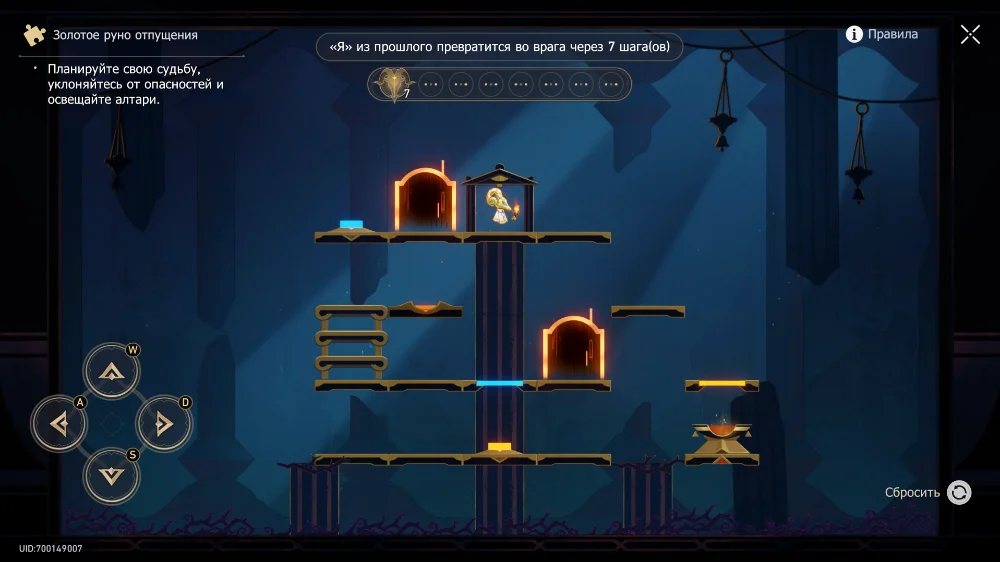Tap the S down arrow control

pos(111,476)
